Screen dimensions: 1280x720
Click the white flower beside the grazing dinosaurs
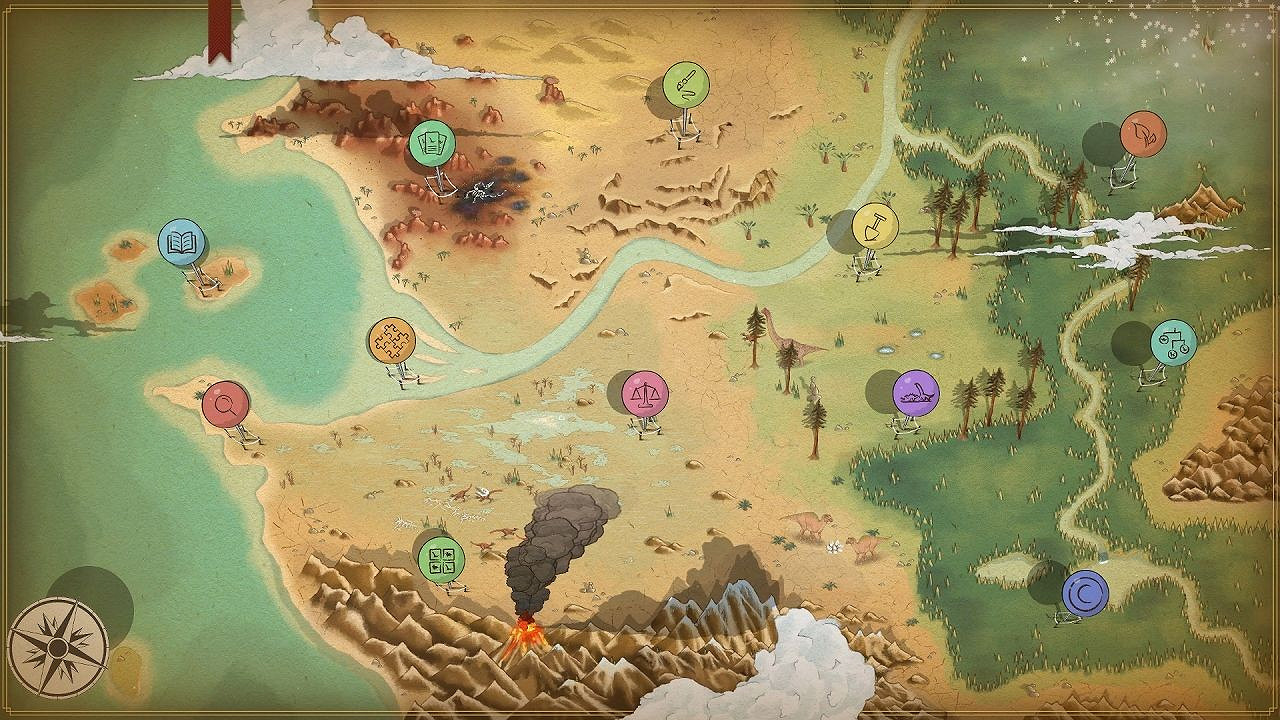point(834,547)
